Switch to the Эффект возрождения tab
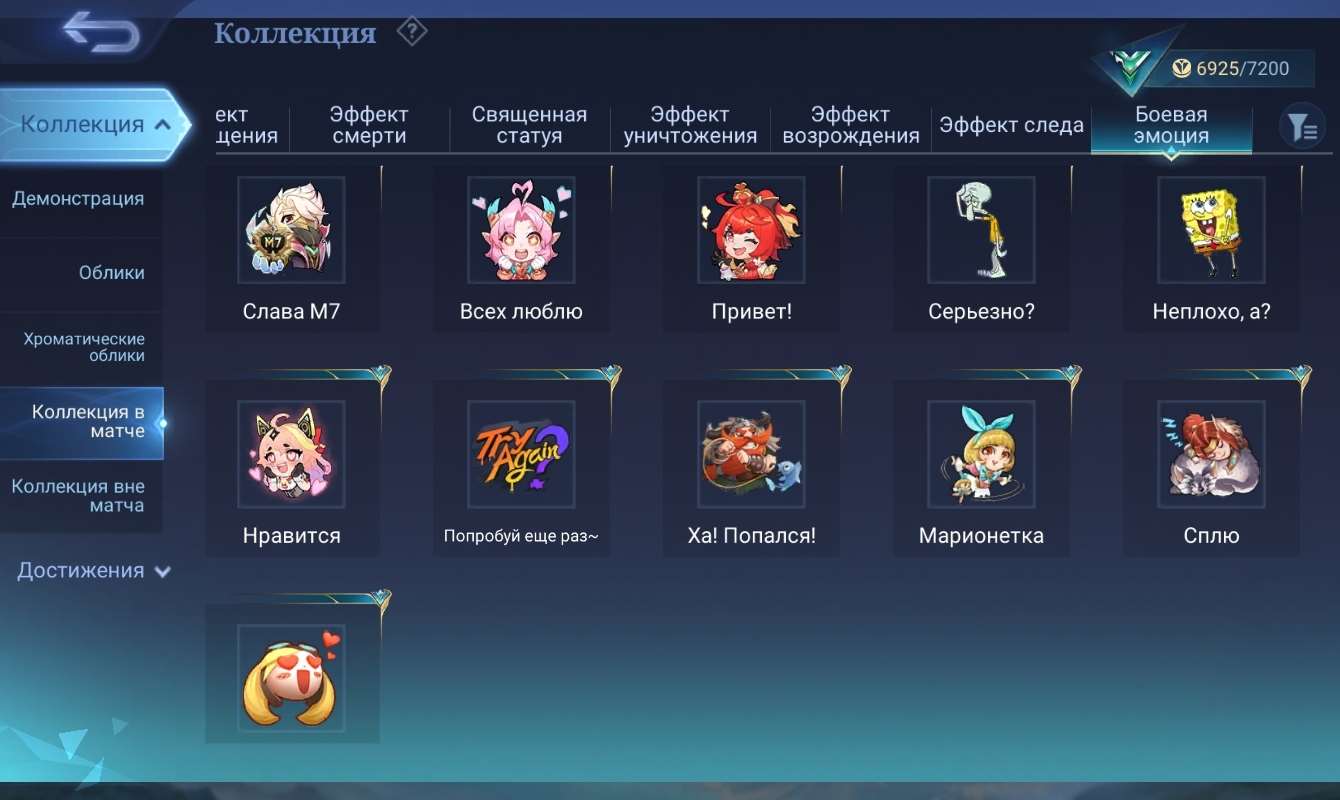Viewport: 1340px width, 800px height. [850, 125]
